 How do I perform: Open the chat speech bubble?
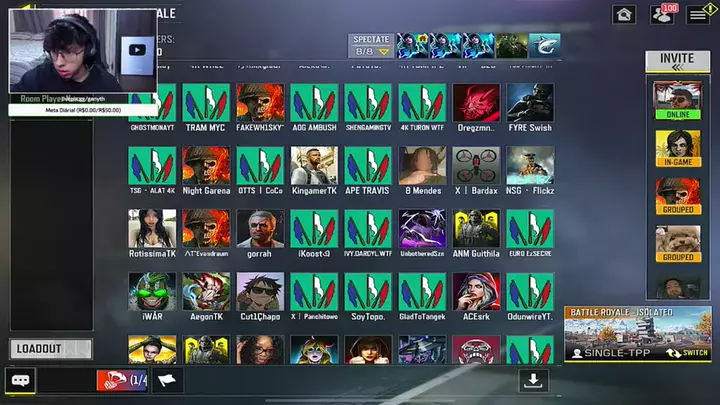pos(20,380)
